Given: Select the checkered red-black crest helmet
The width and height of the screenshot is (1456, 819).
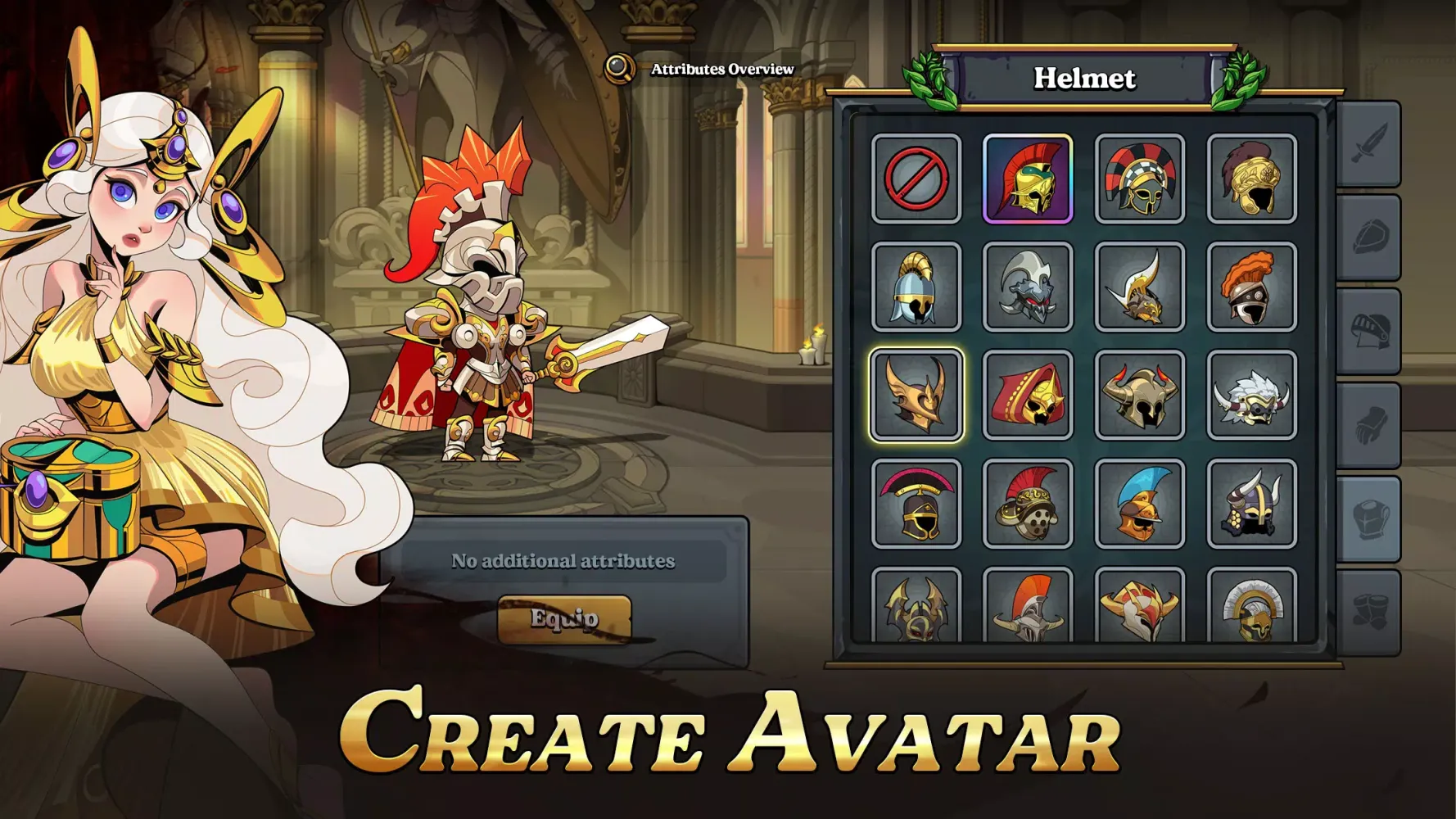Looking at the screenshot, I should (x=1139, y=179).
